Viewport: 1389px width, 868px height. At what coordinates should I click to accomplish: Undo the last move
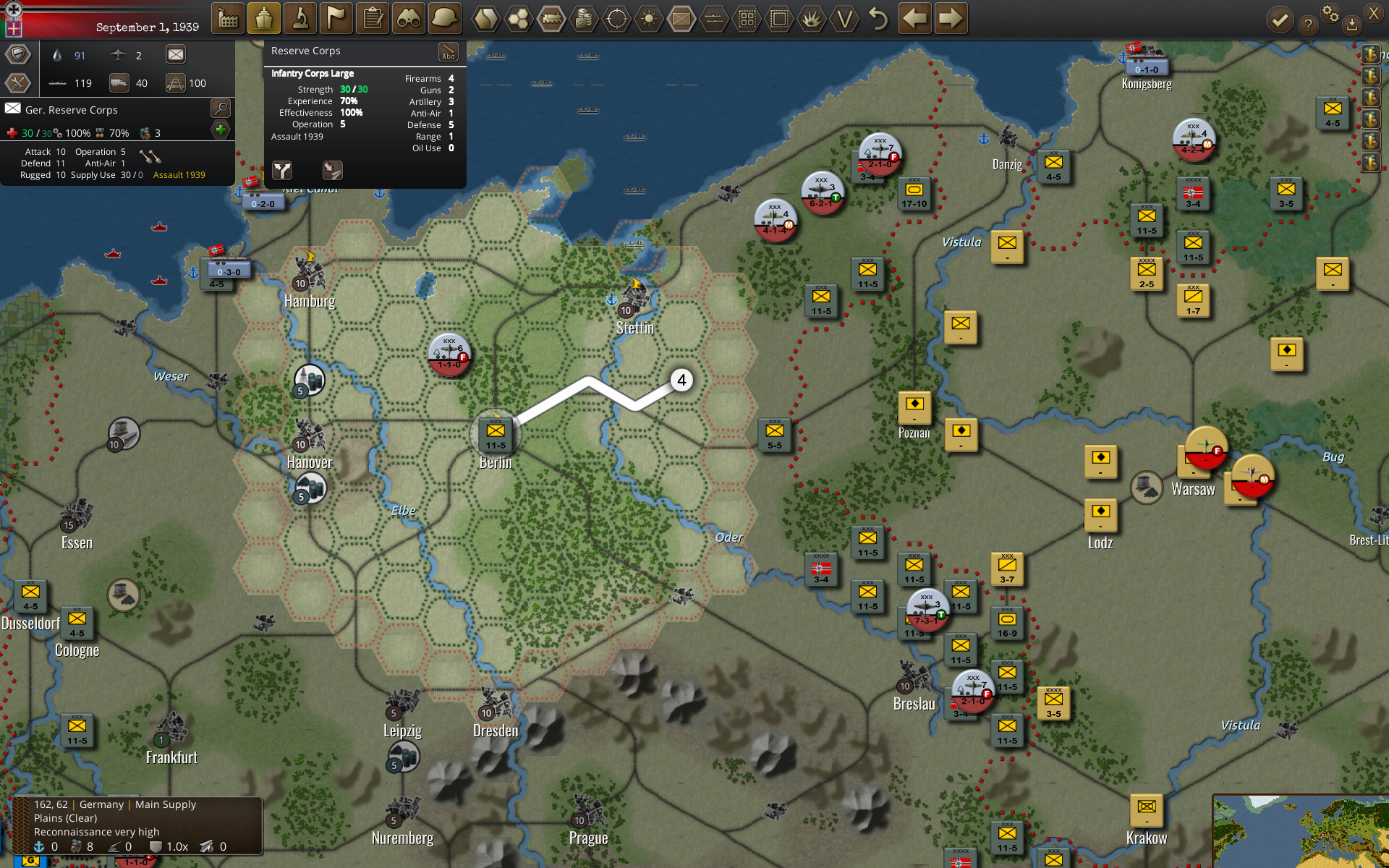878,19
